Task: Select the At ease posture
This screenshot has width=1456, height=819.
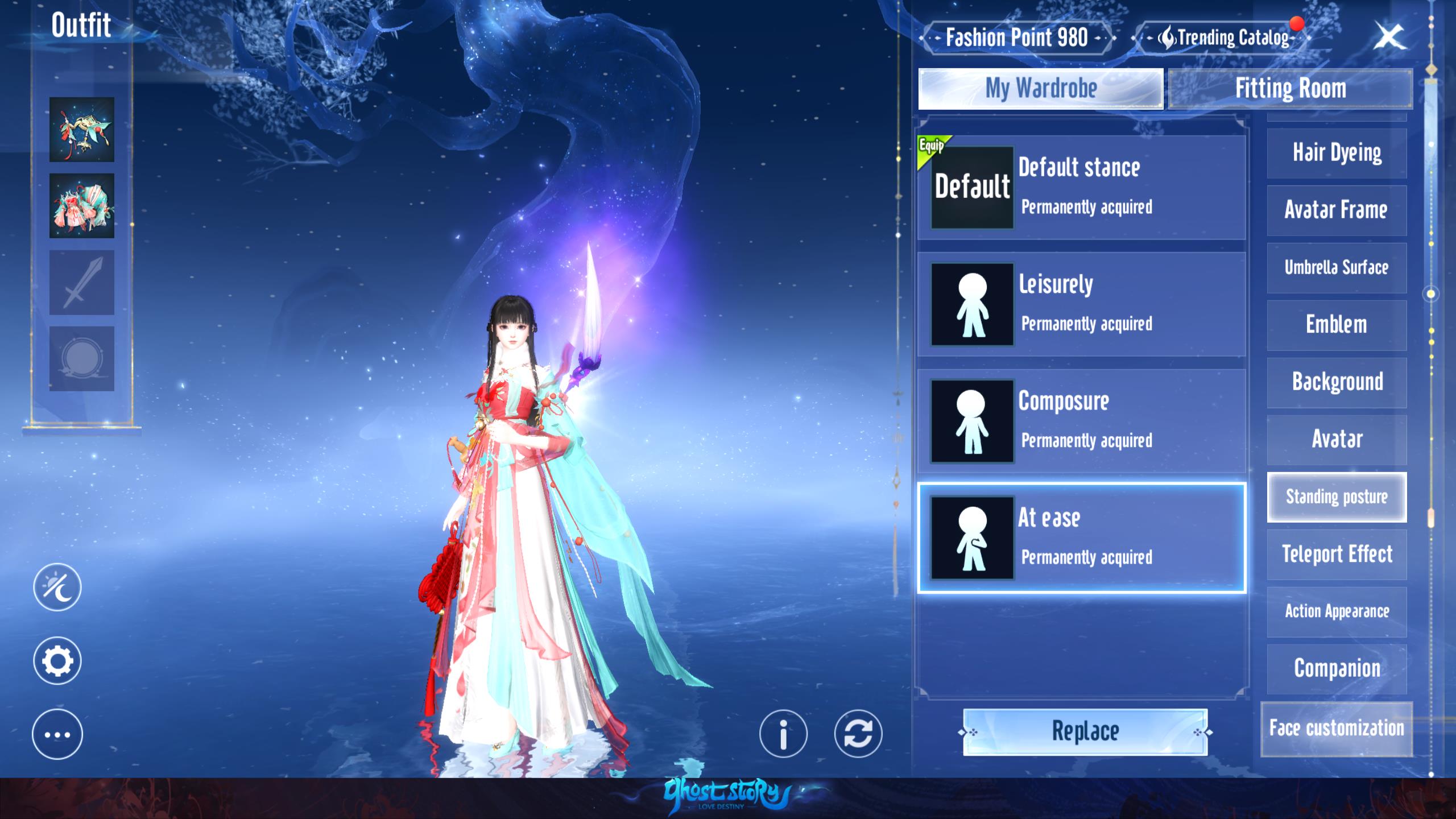Action: (x=1081, y=537)
